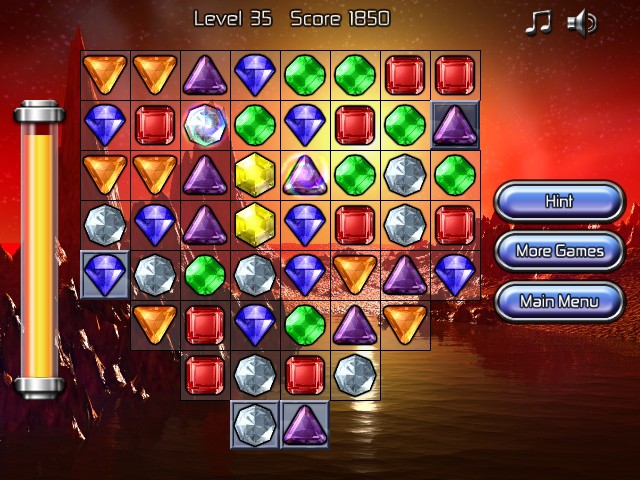
Task: Choose the sparkling white gem with the swirl
Action: click(205, 125)
